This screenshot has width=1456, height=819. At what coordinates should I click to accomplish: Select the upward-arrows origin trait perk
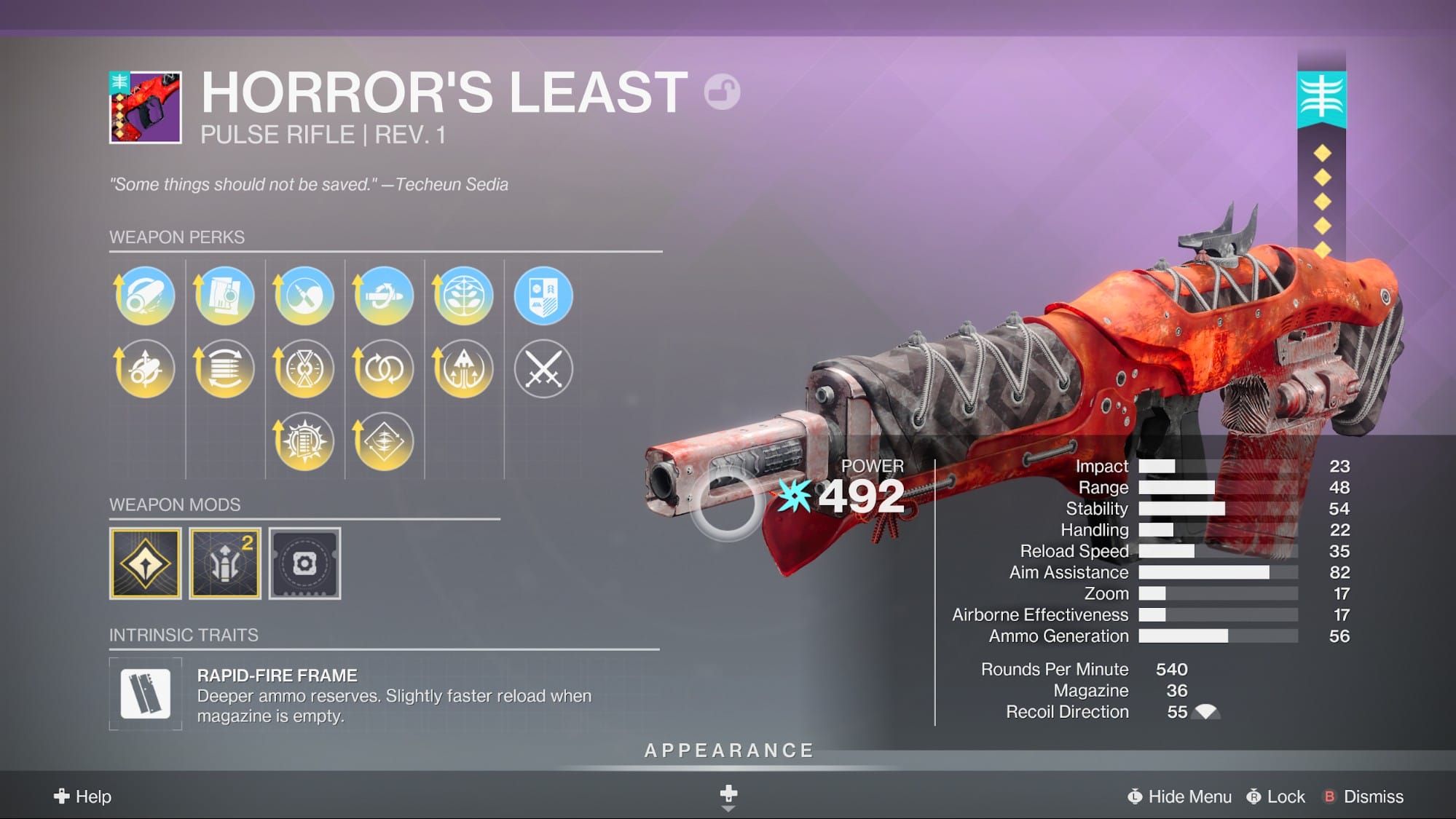pyautogui.click(x=463, y=368)
